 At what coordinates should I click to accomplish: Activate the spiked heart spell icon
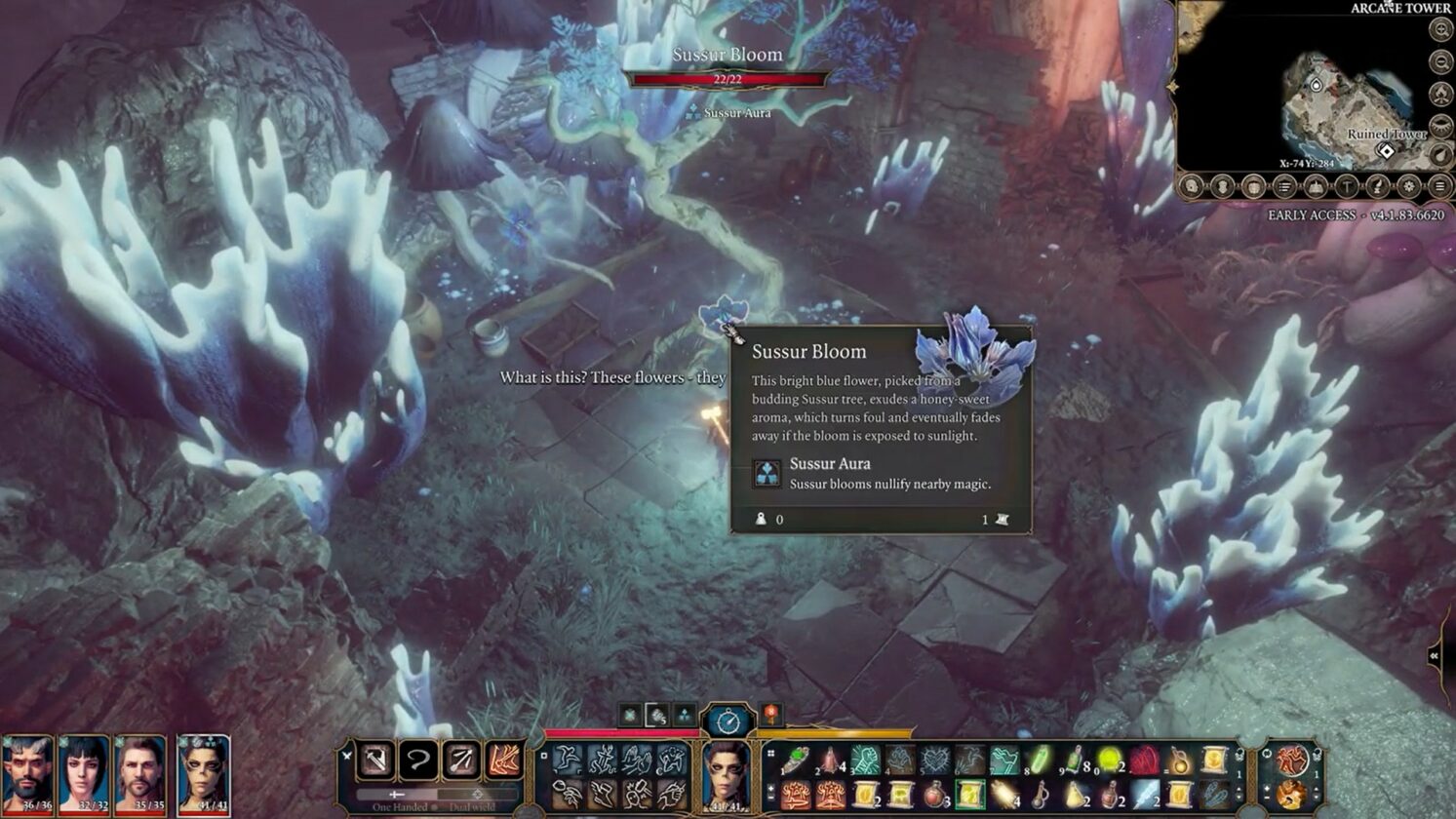point(934,760)
